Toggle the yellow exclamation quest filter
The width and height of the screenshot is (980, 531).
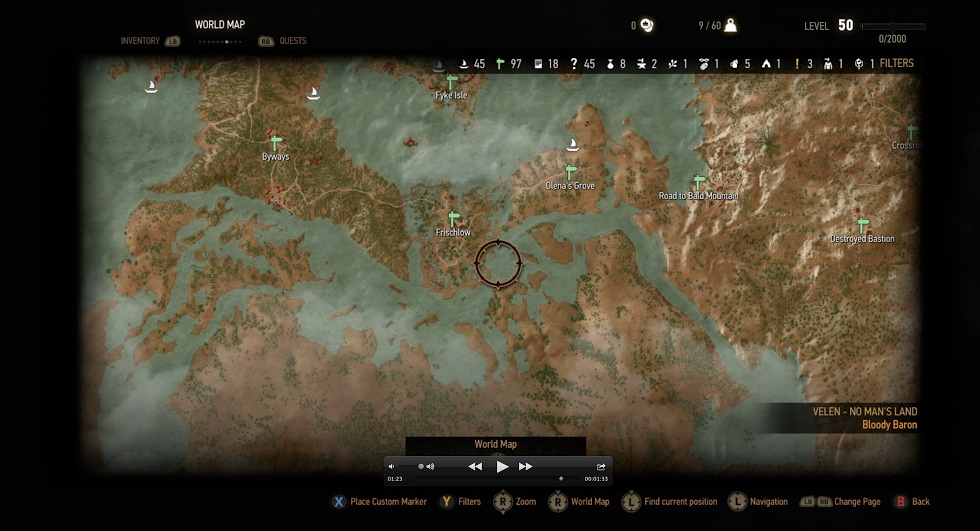pos(797,64)
